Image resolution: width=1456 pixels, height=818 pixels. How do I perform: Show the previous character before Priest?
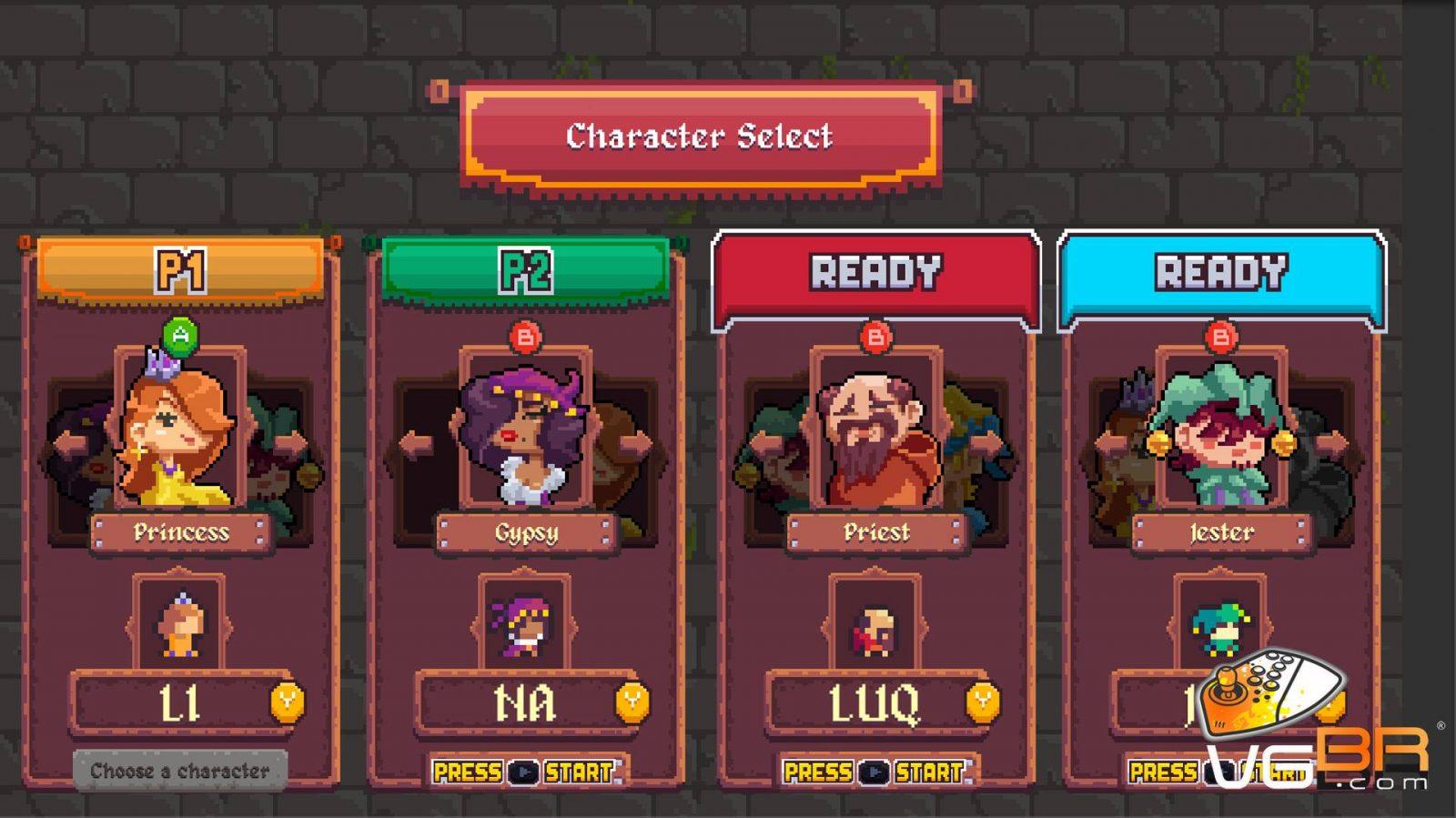click(x=765, y=445)
